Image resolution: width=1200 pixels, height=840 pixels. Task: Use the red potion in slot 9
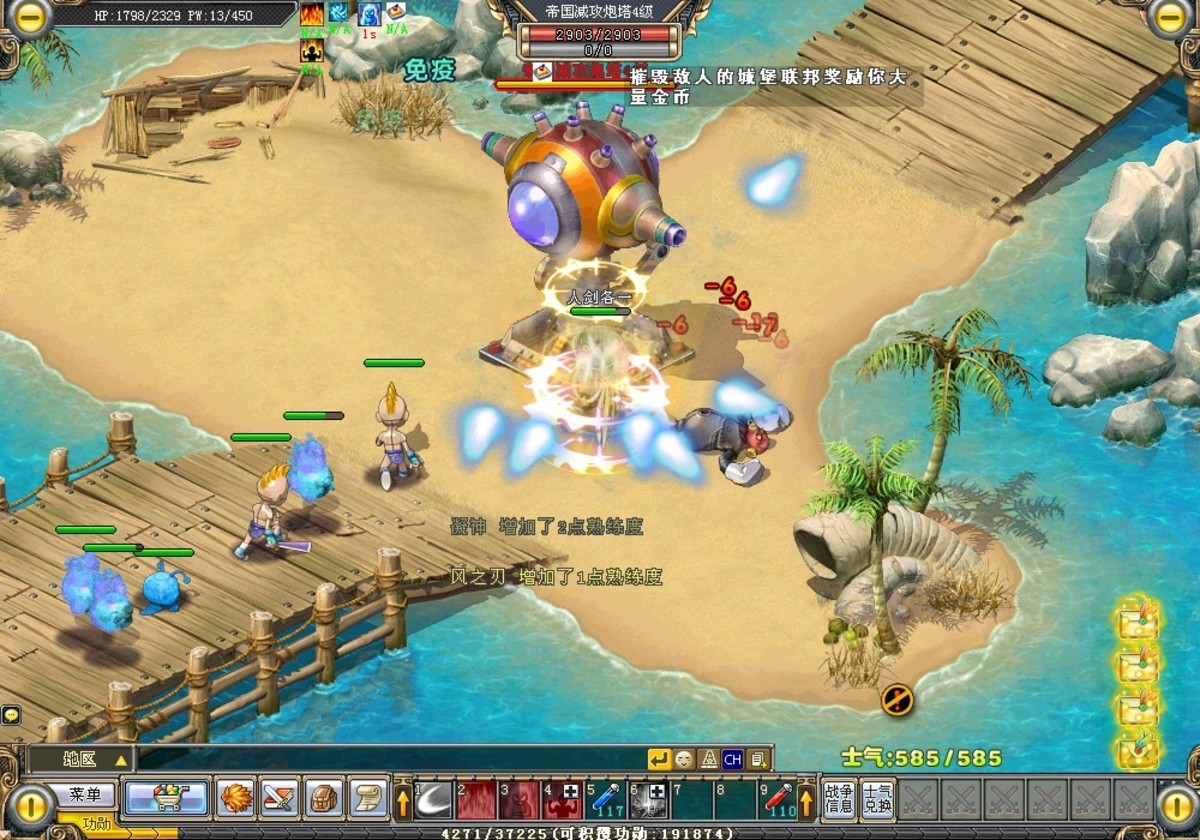tap(779, 800)
